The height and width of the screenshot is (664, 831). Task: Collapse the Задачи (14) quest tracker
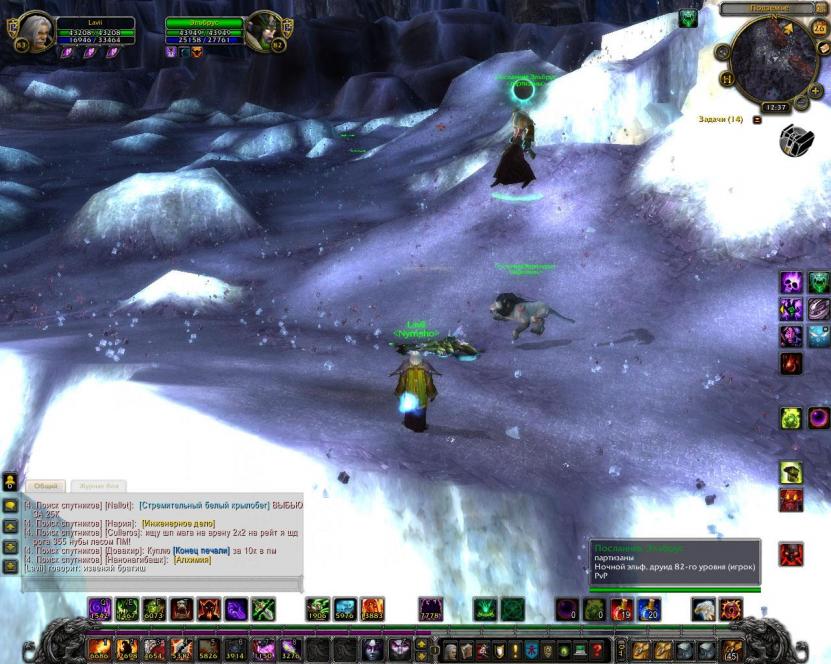click(x=757, y=120)
